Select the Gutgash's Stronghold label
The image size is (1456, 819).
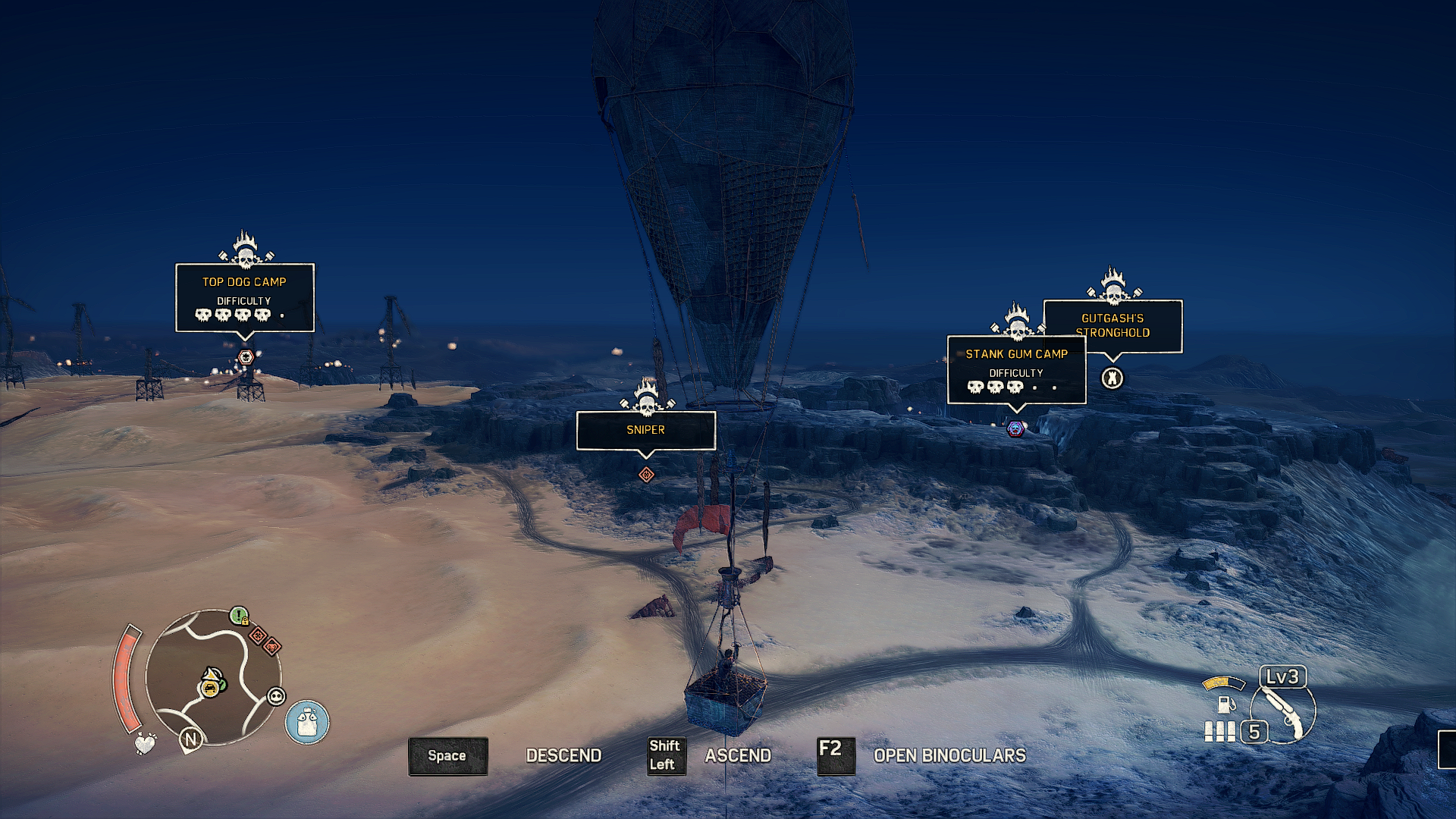coord(1112,325)
